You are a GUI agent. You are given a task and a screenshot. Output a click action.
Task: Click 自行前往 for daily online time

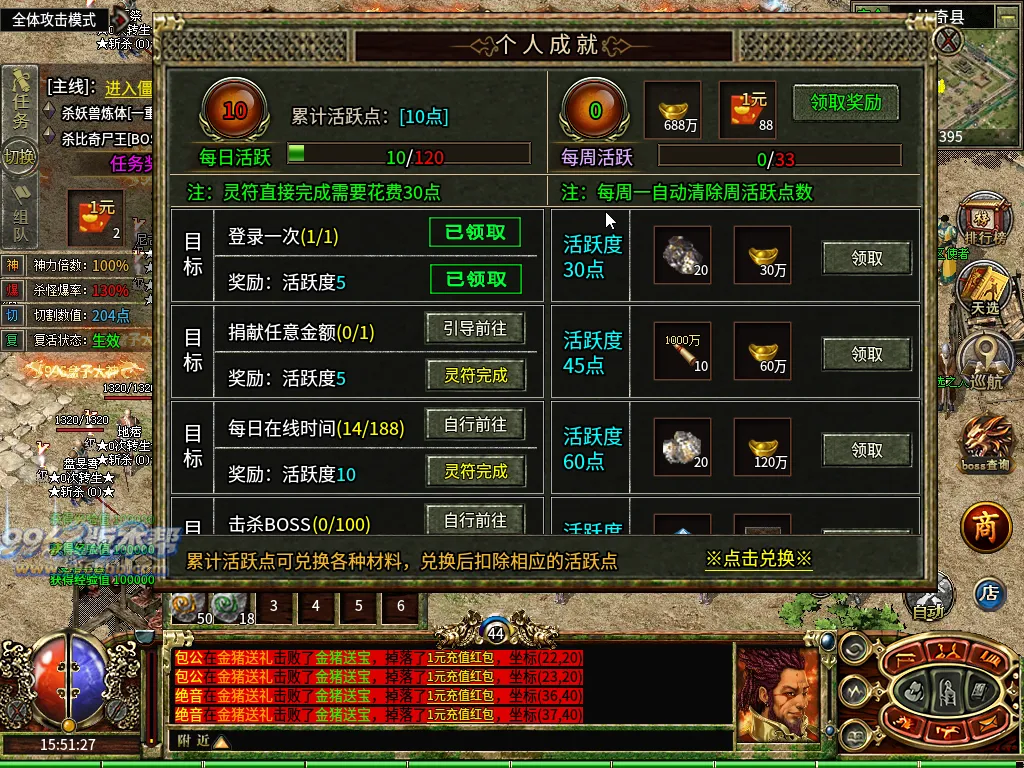(476, 425)
